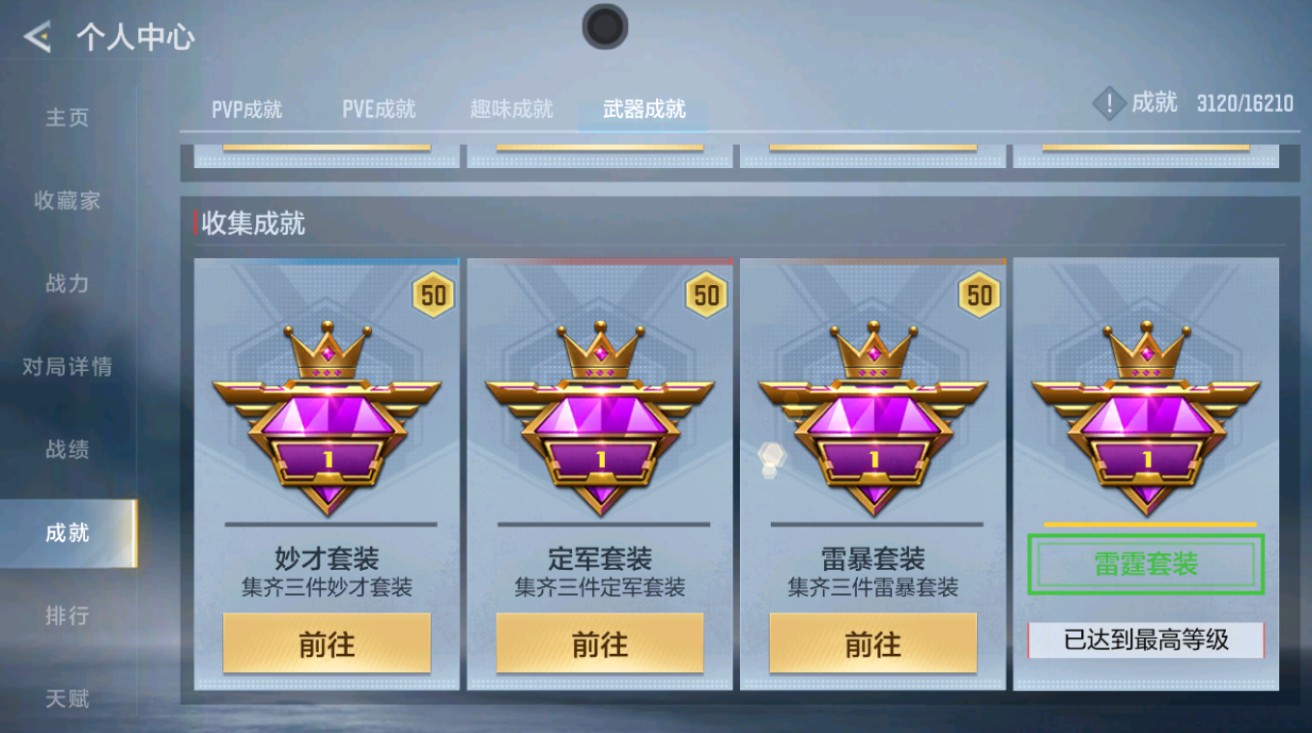Tap the level 50 hexagon on 雷暴套装 card

[981, 295]
